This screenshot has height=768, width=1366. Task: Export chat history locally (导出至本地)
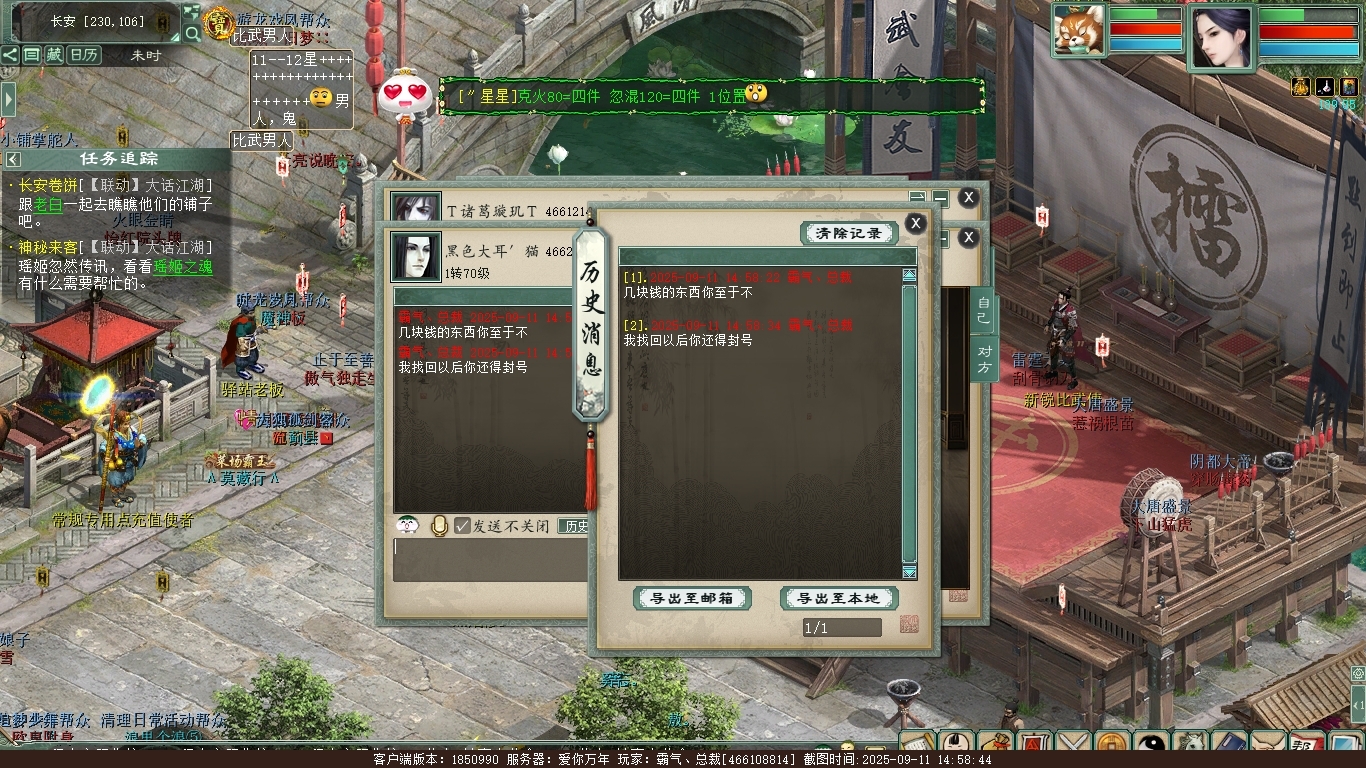[x=838, y=598]
